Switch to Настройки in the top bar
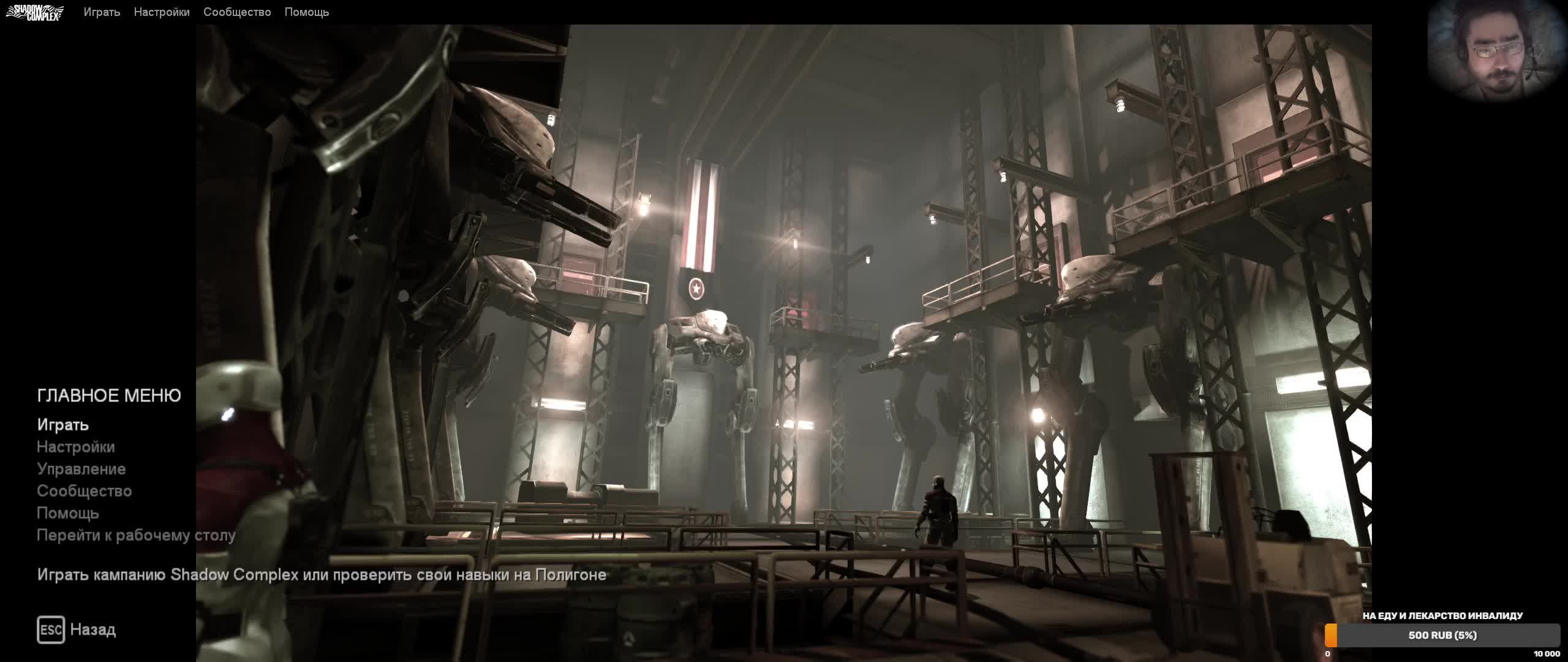The height and width of the screenshot is (662, 1568). (x=162, y=12)
